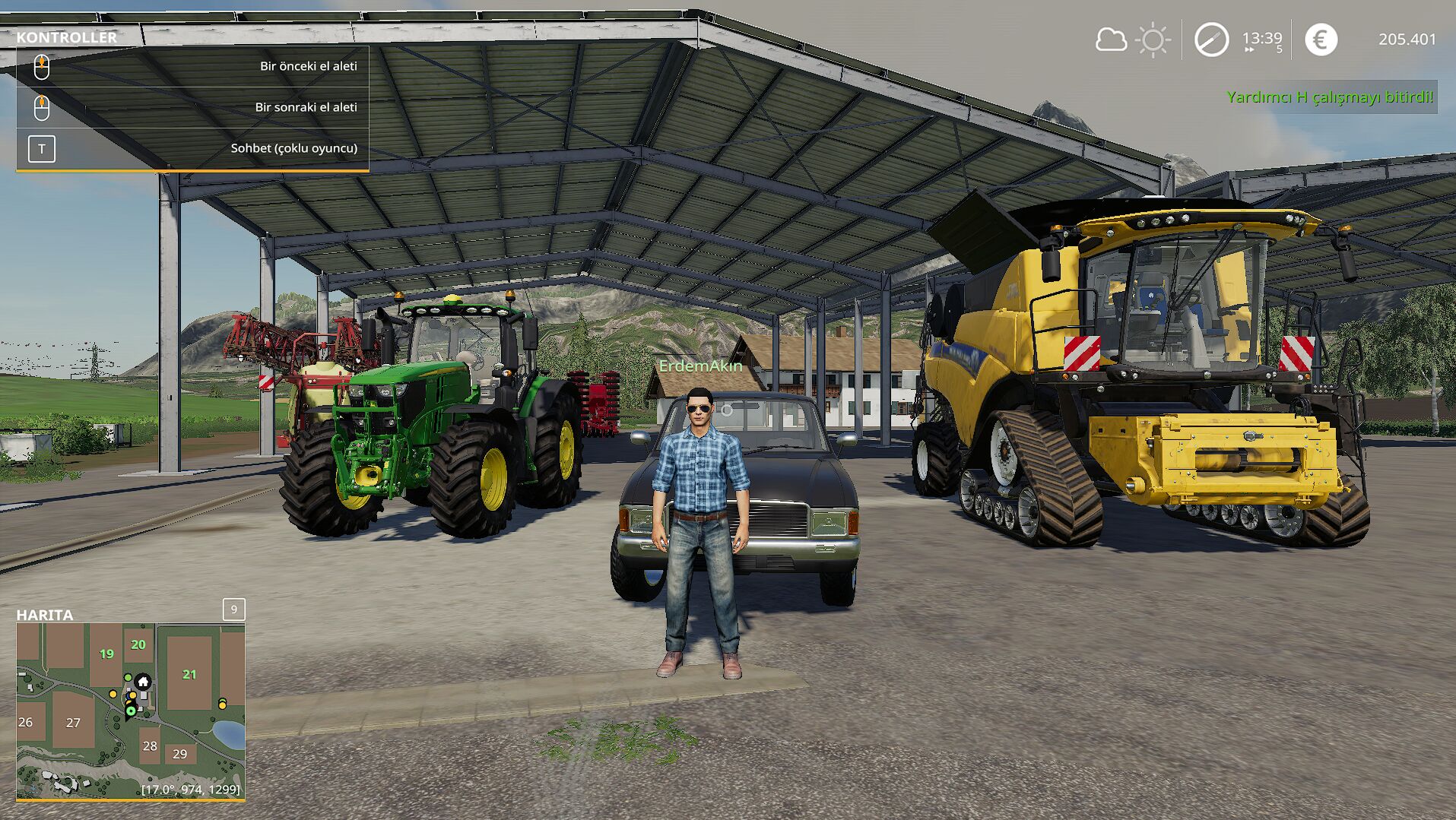This screenshot has height=820, width=1456.
Task: Select the sun weather icon
Action: pyautogui.click(x=1153, y=40)
